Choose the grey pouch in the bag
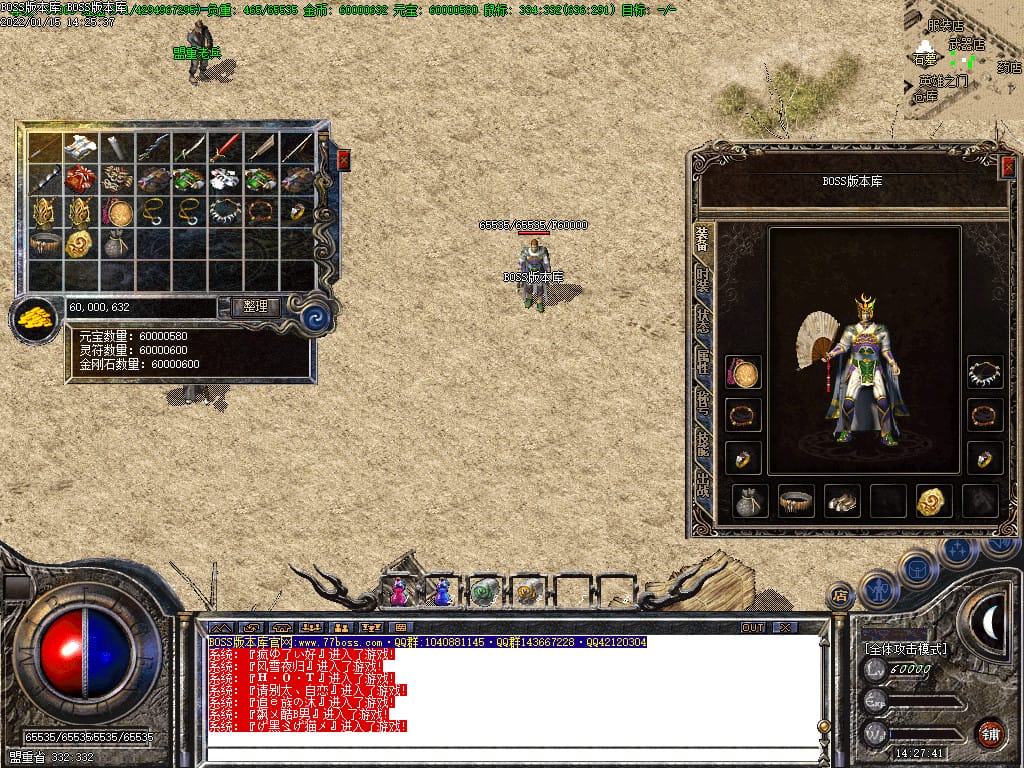The width and height of the screenshot is (1024, 768). [x=117, y=243]
